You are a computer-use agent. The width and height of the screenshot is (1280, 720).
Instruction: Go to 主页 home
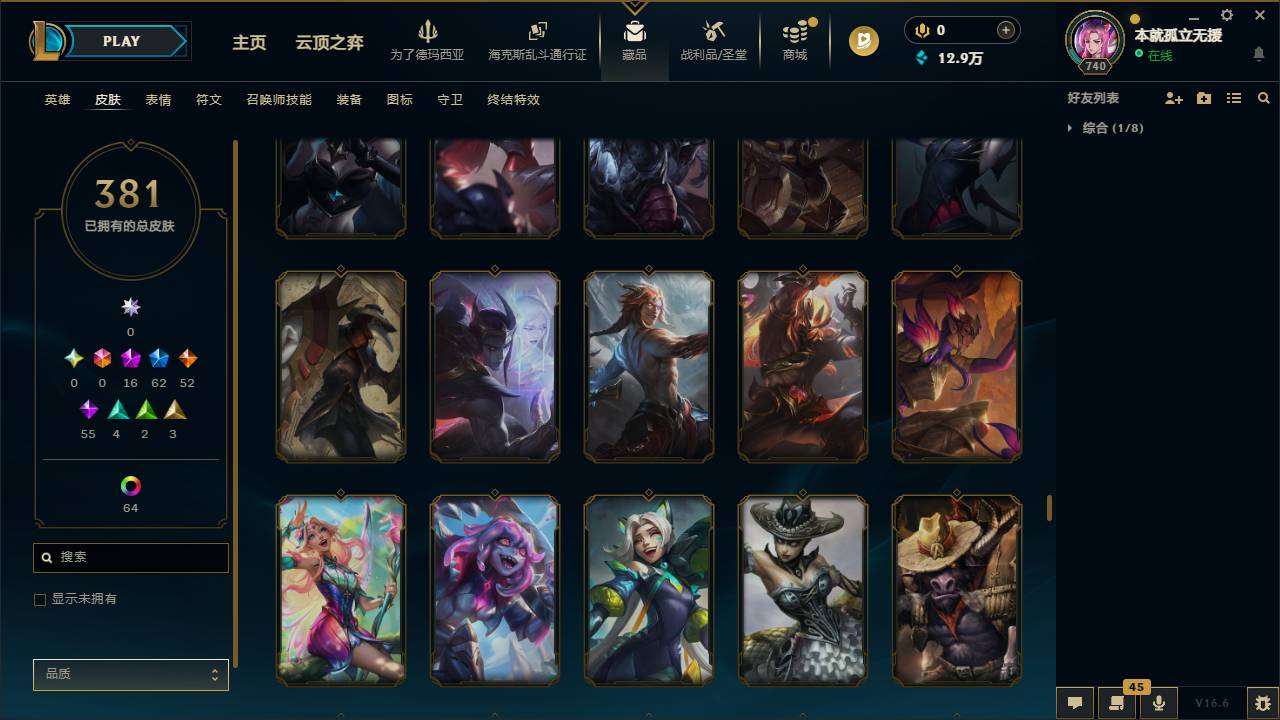coord(249,44)
